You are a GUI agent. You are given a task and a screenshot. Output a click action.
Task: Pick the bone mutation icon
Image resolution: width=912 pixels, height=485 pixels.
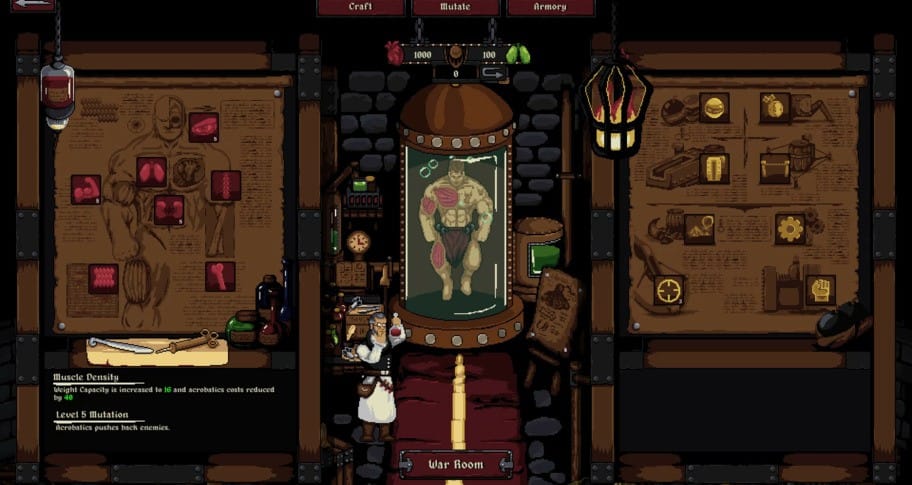(220, 276)
